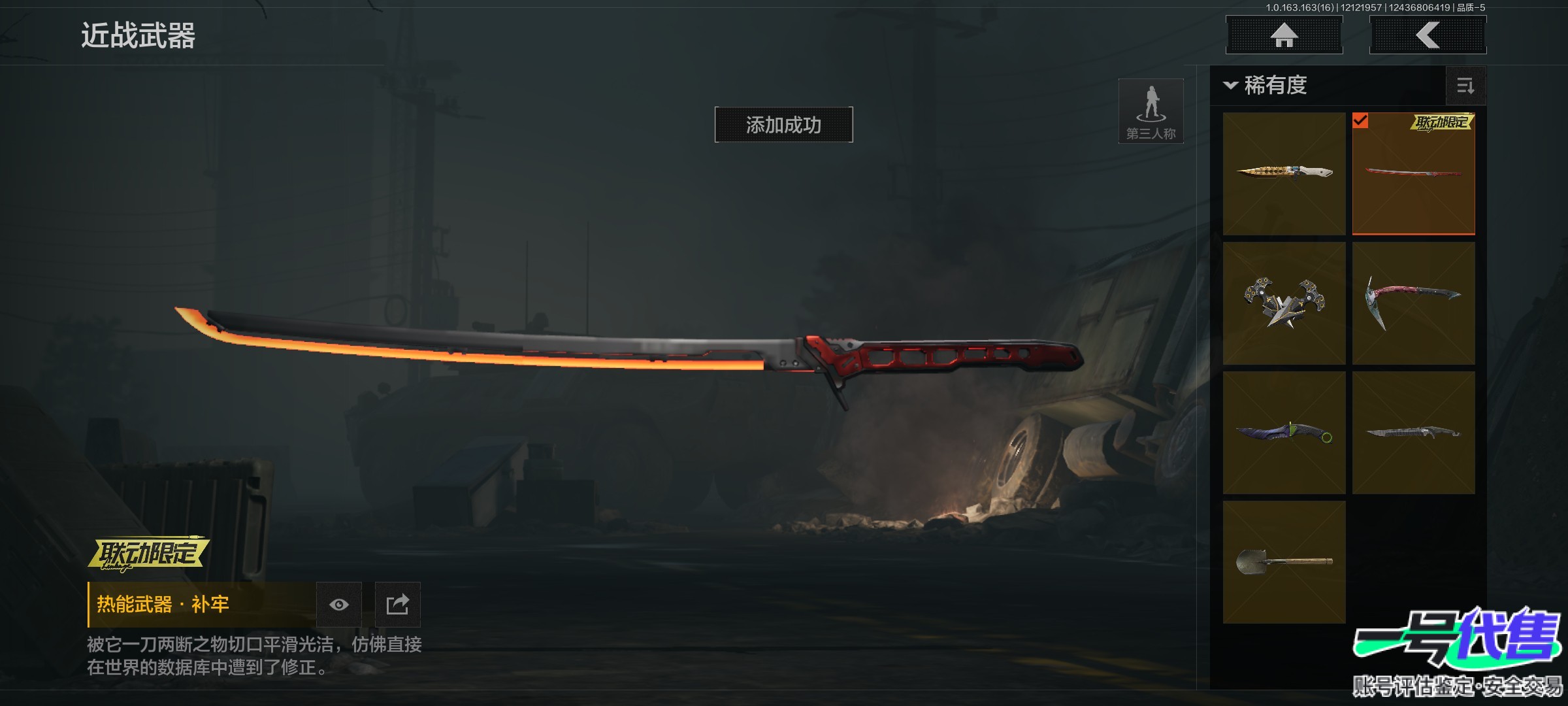Toggle the eye preview icon

click(338, 605)
